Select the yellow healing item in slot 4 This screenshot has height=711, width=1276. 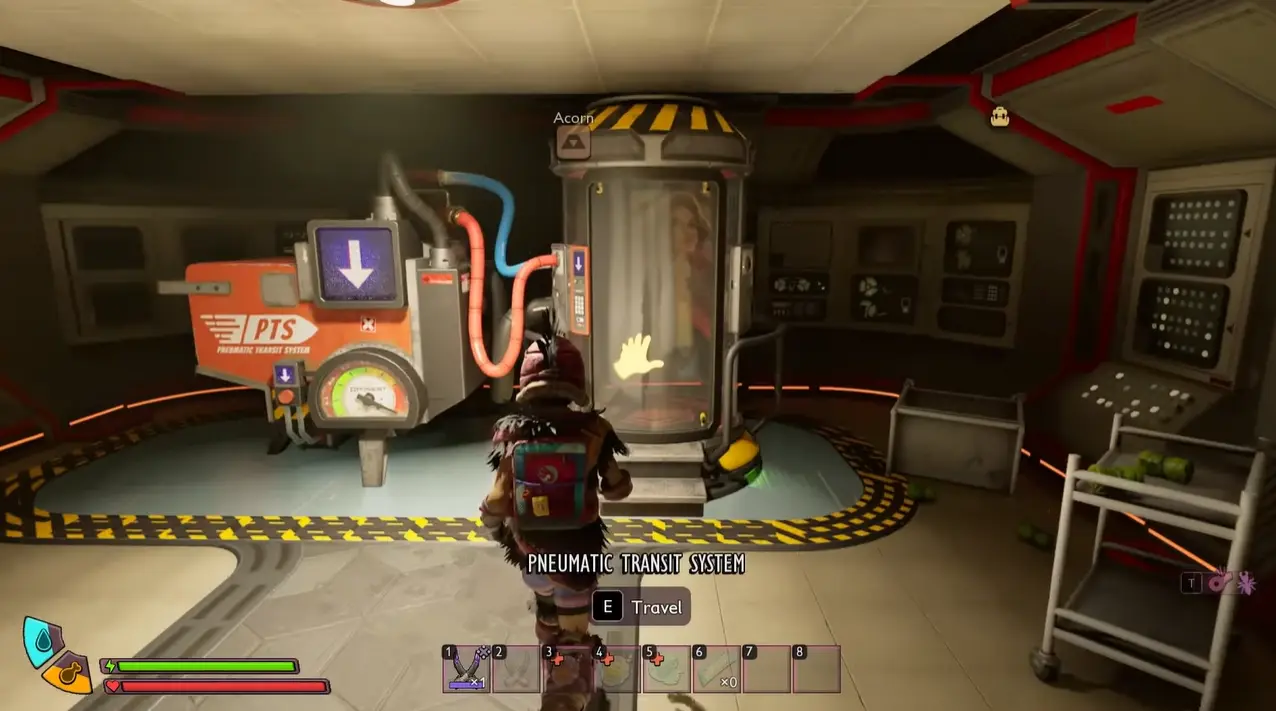[617, 669]
